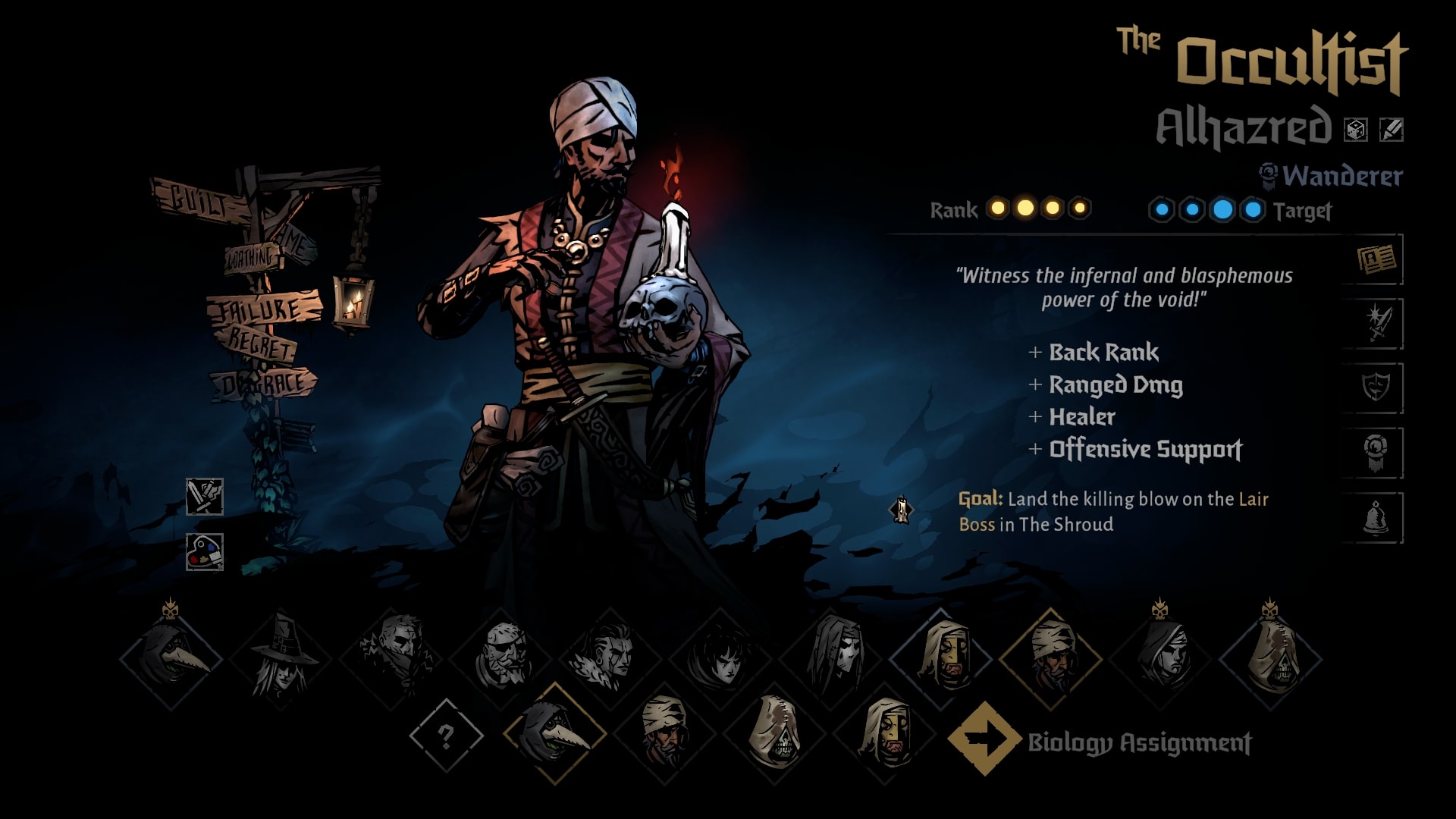Open the bell tab
The height and width of the screenshot is (819, 1456).
coord(1376,518)
